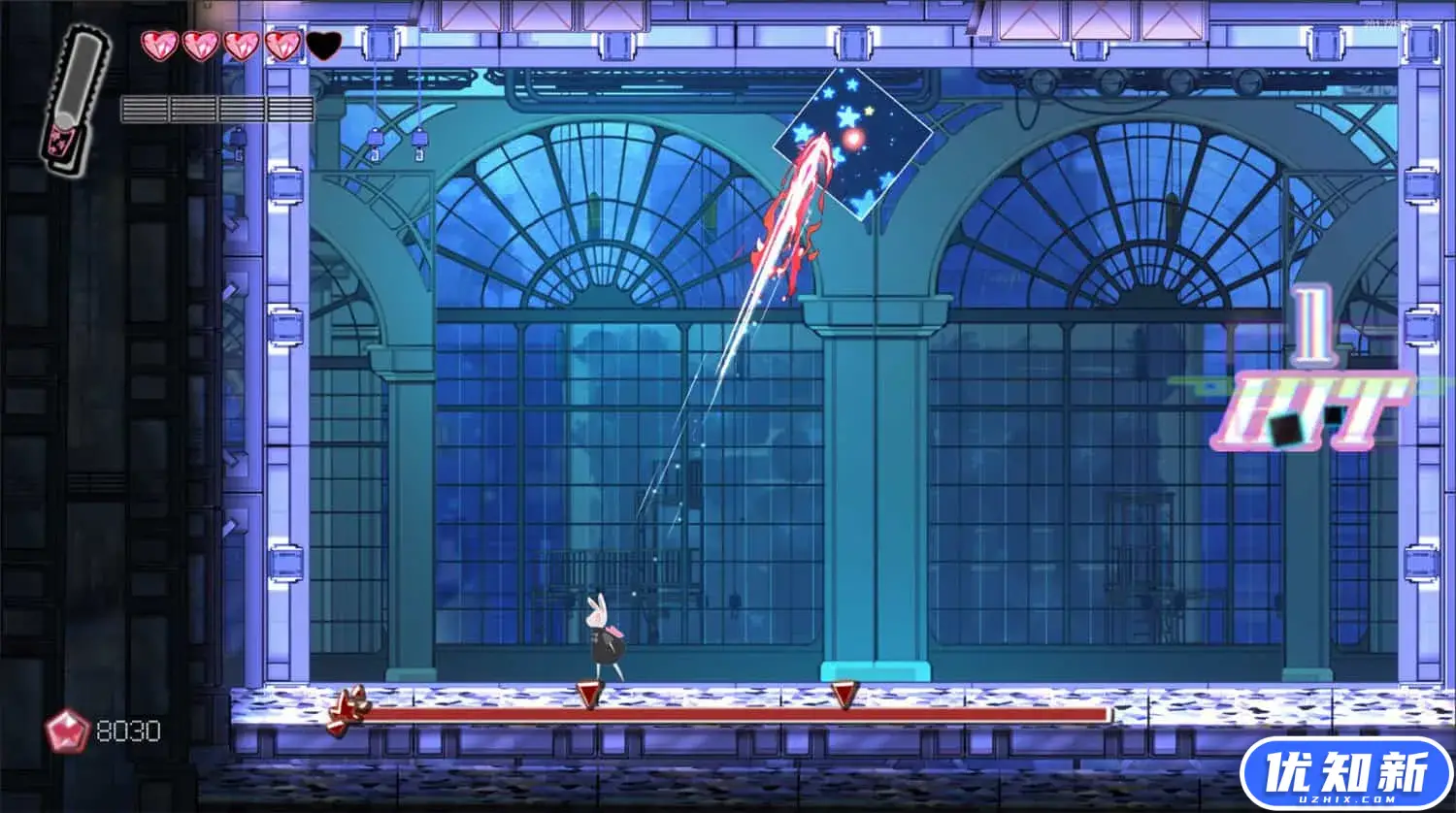Screen dimensions: 1456x813
Task: Click the chainsaw weapon icon
Action: point(75,100)
